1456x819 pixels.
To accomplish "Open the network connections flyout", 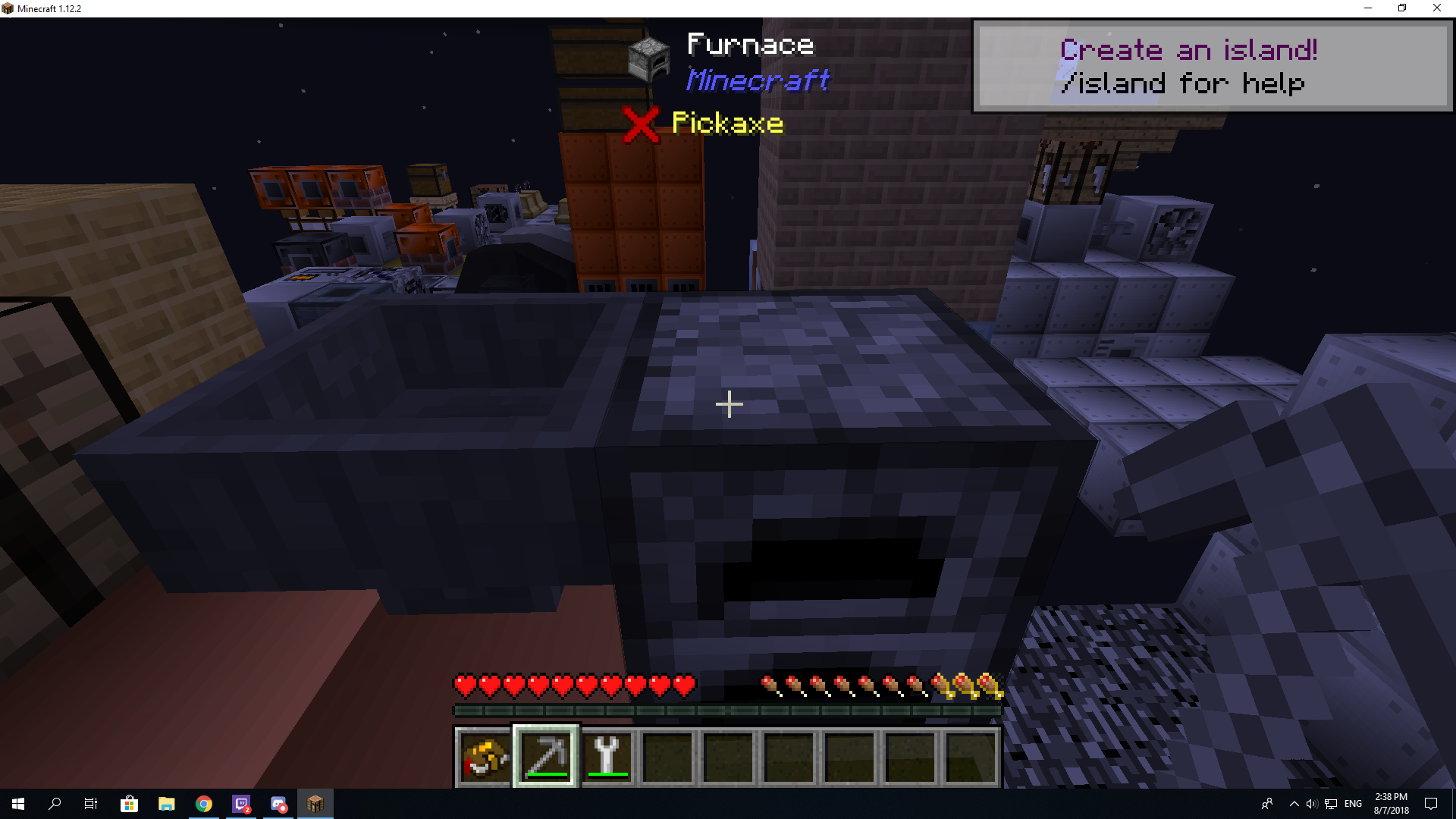I will tap(1331, 804).
